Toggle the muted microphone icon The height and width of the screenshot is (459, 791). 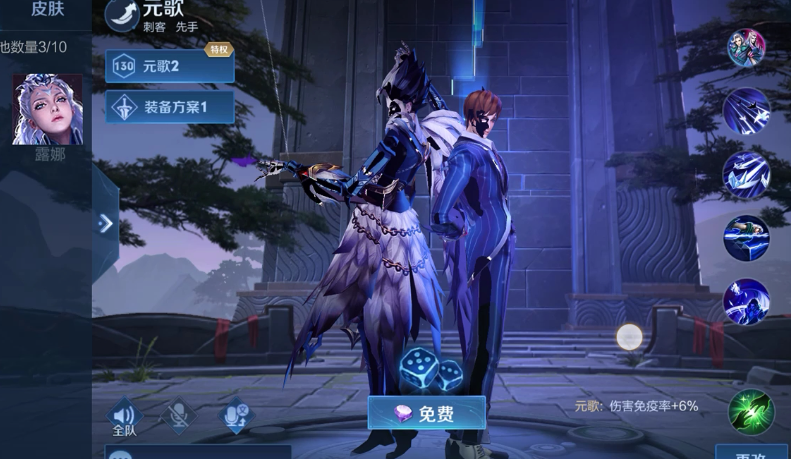pyautogui.click(x=179, y=416)
